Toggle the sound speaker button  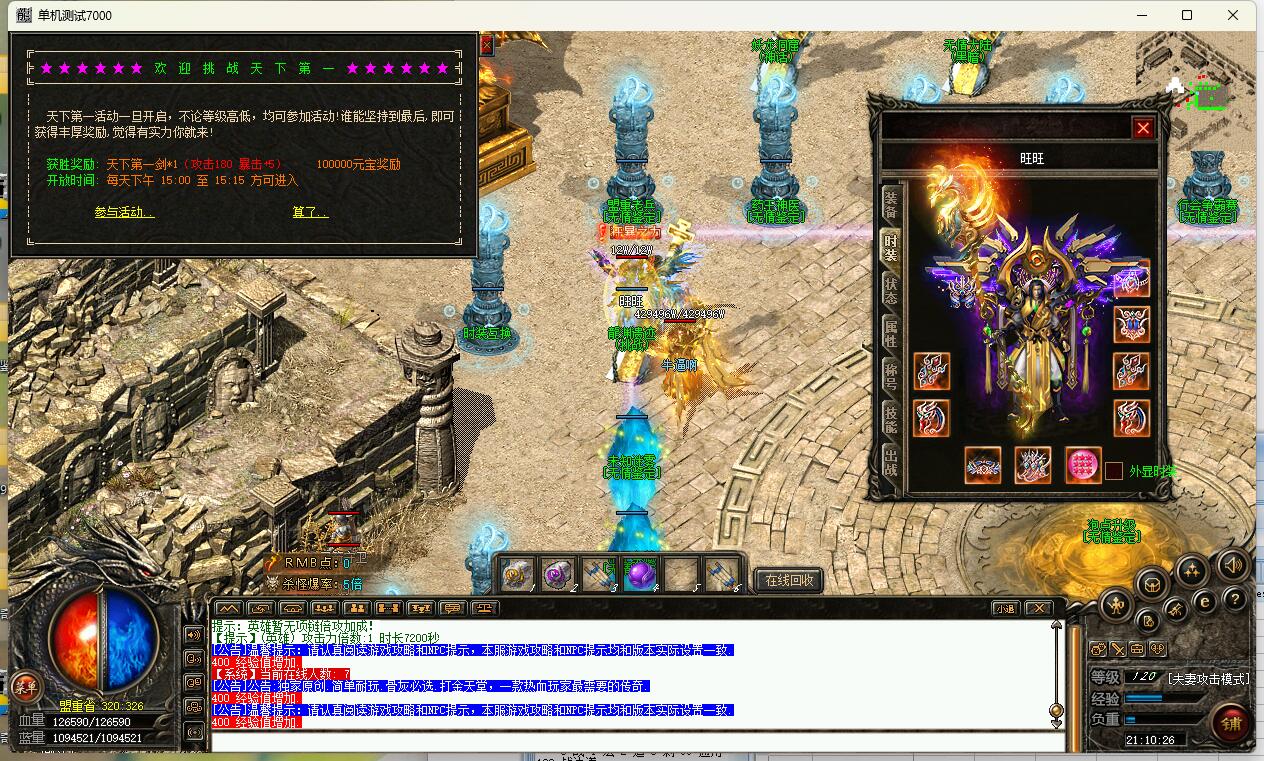coord(1232,565)
